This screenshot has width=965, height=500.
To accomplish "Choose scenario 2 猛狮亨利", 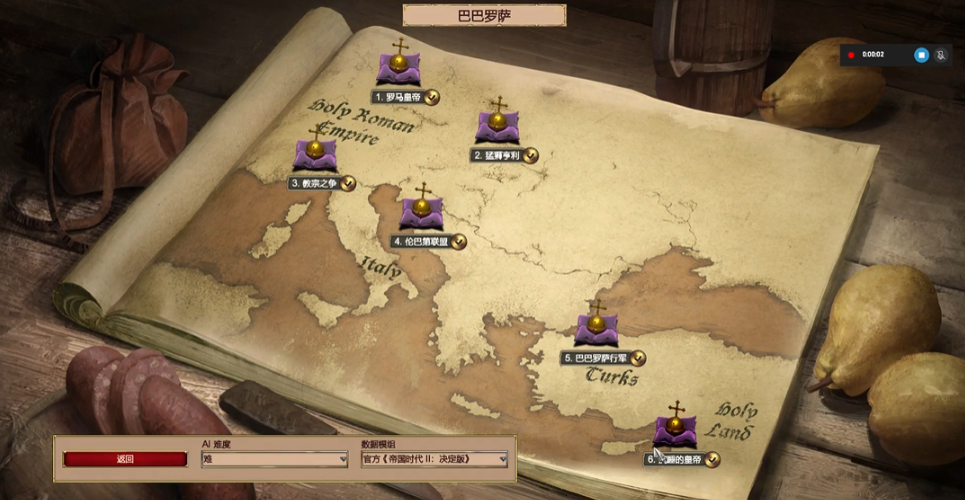I will [497, 128].
